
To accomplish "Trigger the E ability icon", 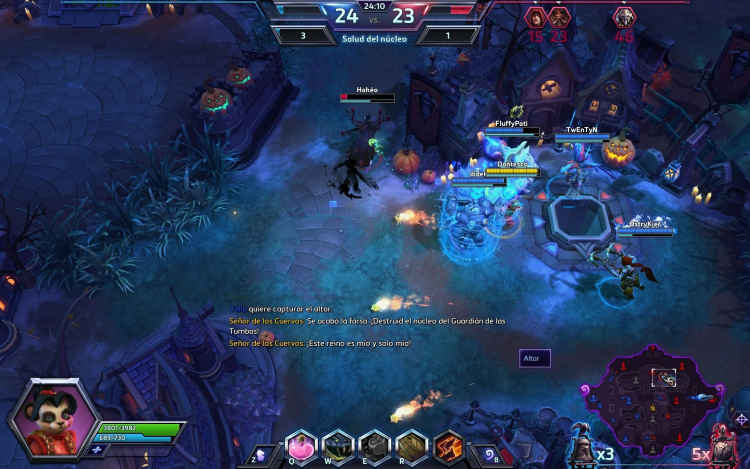I will pyautogui.click(x=375, y=446).
